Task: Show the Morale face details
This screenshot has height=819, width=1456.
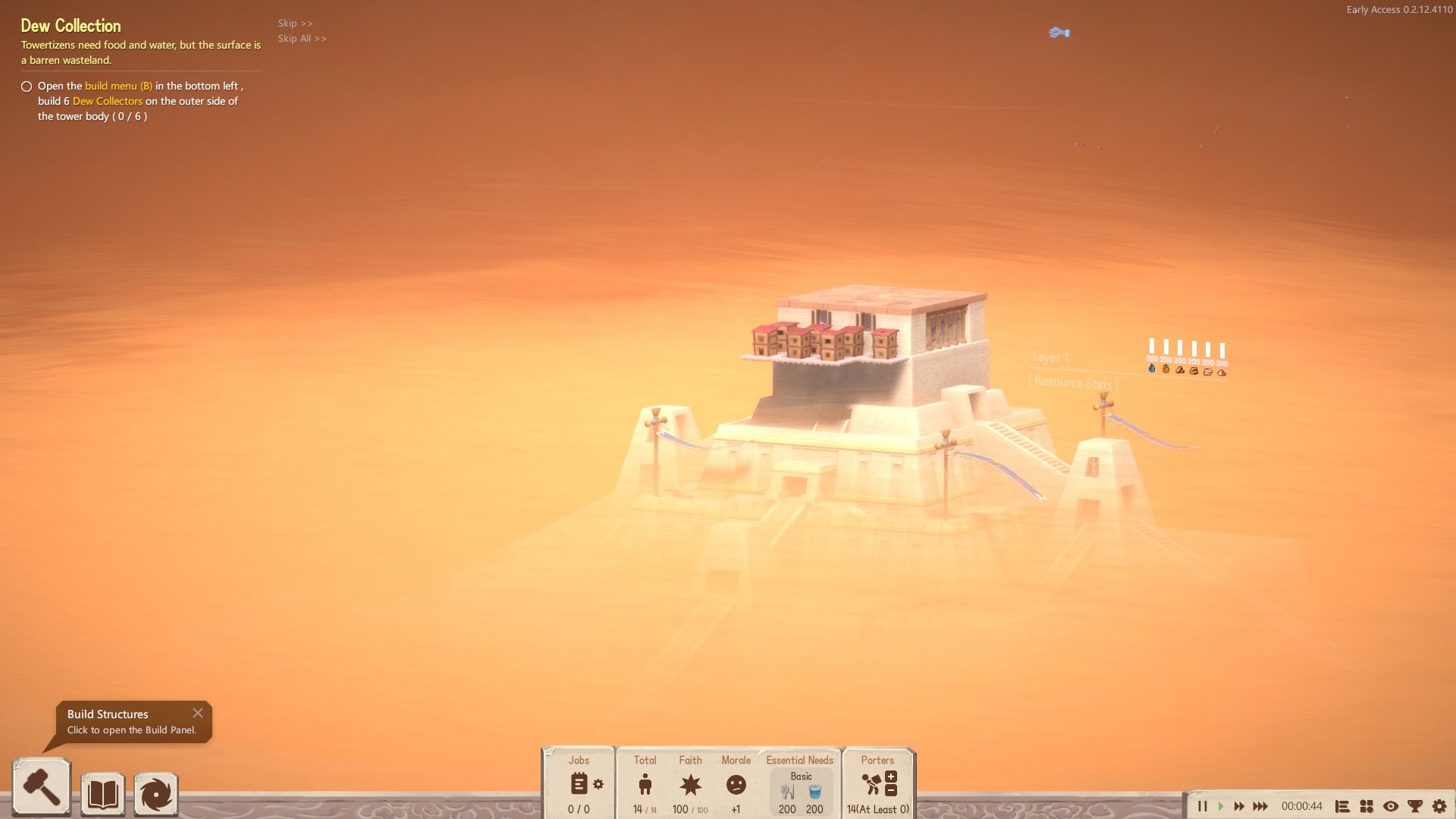Action: (736, 785)
